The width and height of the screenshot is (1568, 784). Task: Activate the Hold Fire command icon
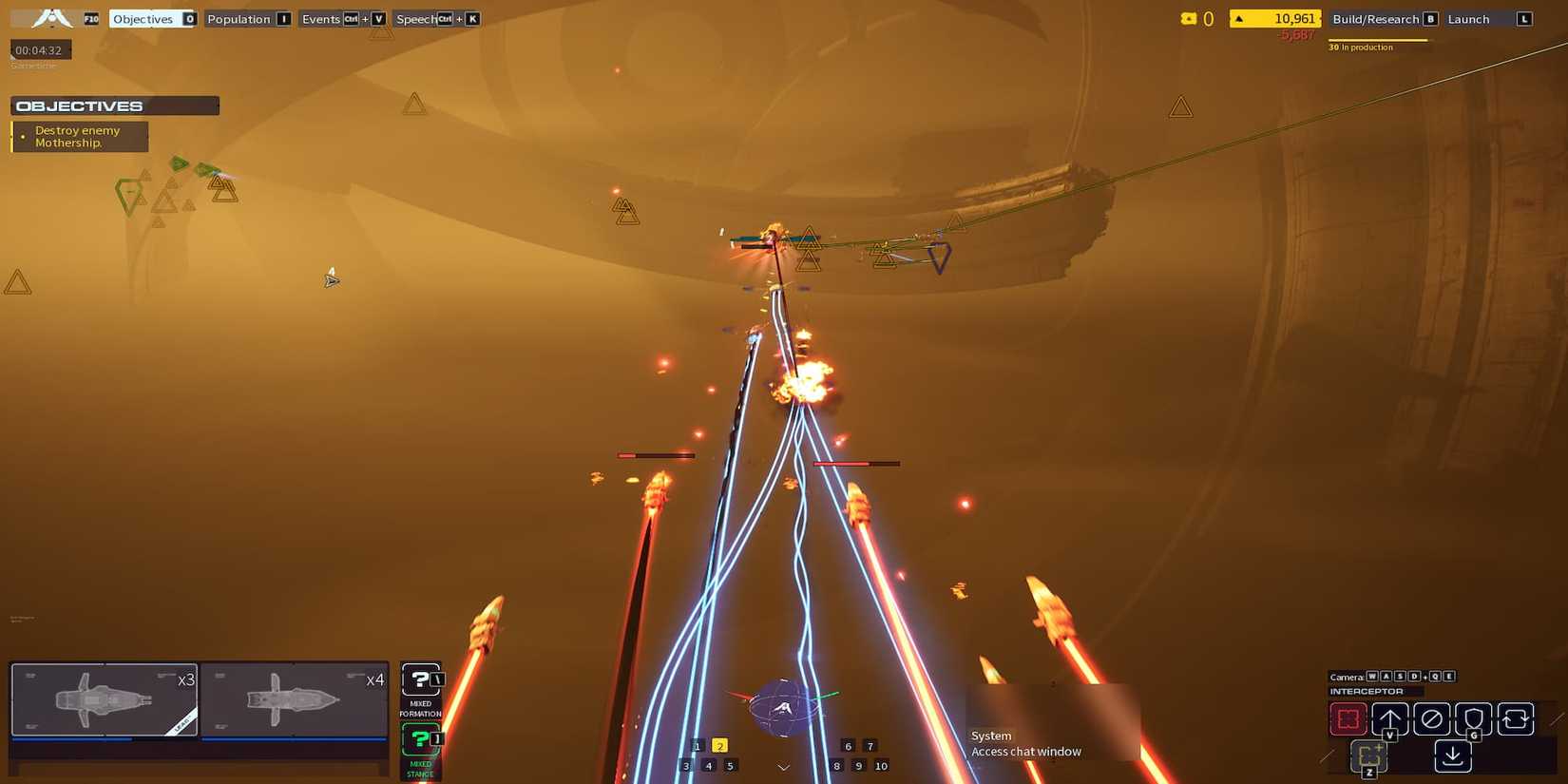[1431, 719]
